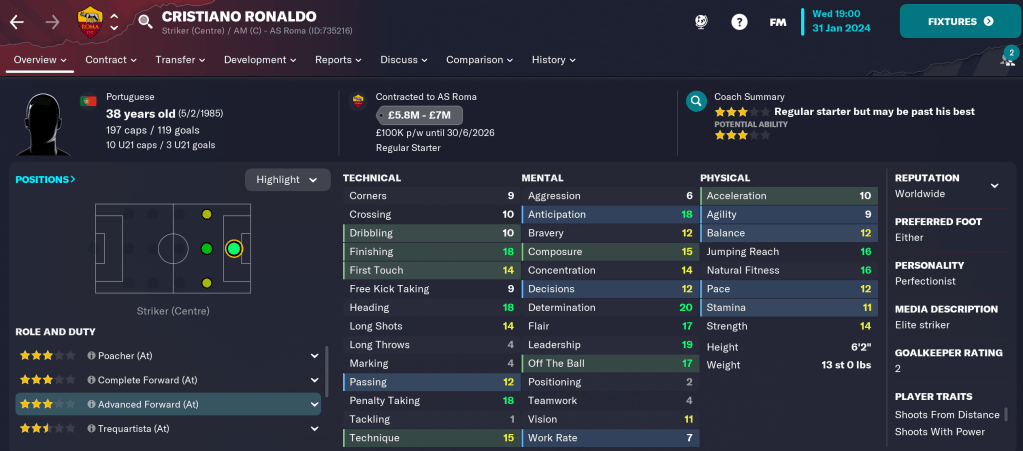Select the Poacher (At) role
This screenshot has height=451, width=1023.
[124, 355]
